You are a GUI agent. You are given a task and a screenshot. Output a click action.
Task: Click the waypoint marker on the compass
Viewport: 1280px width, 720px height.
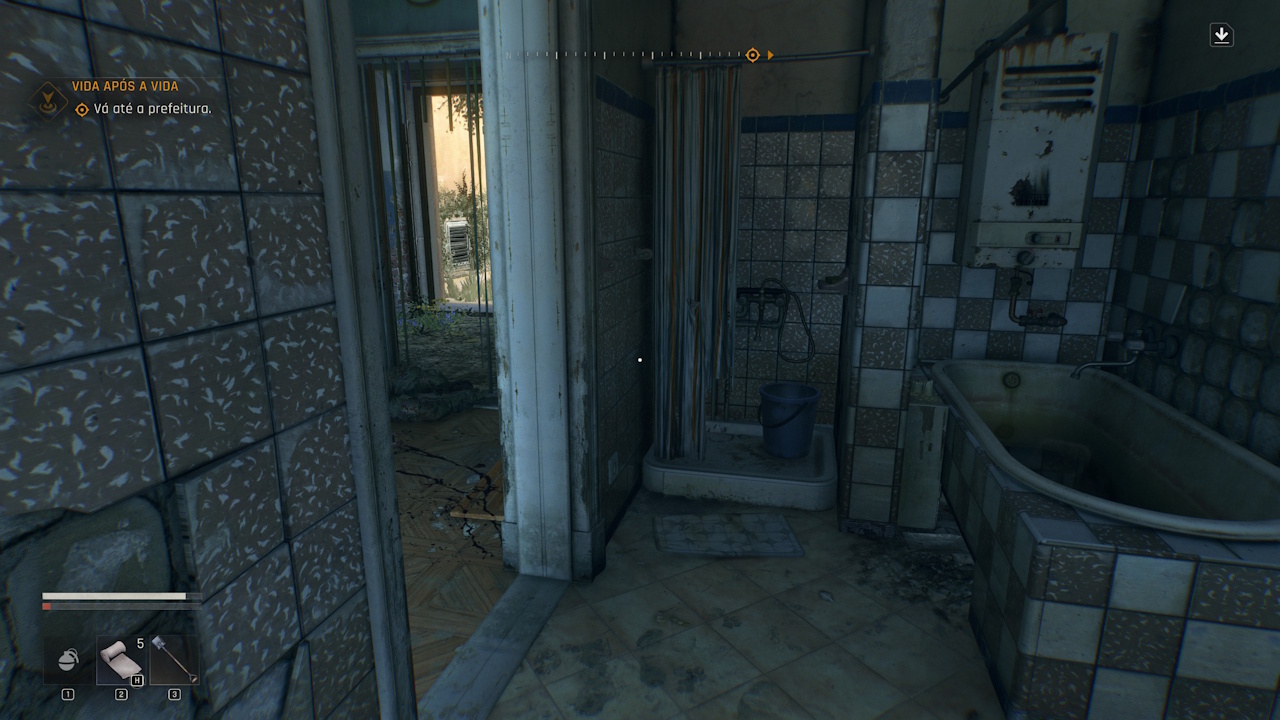point(752,55)
